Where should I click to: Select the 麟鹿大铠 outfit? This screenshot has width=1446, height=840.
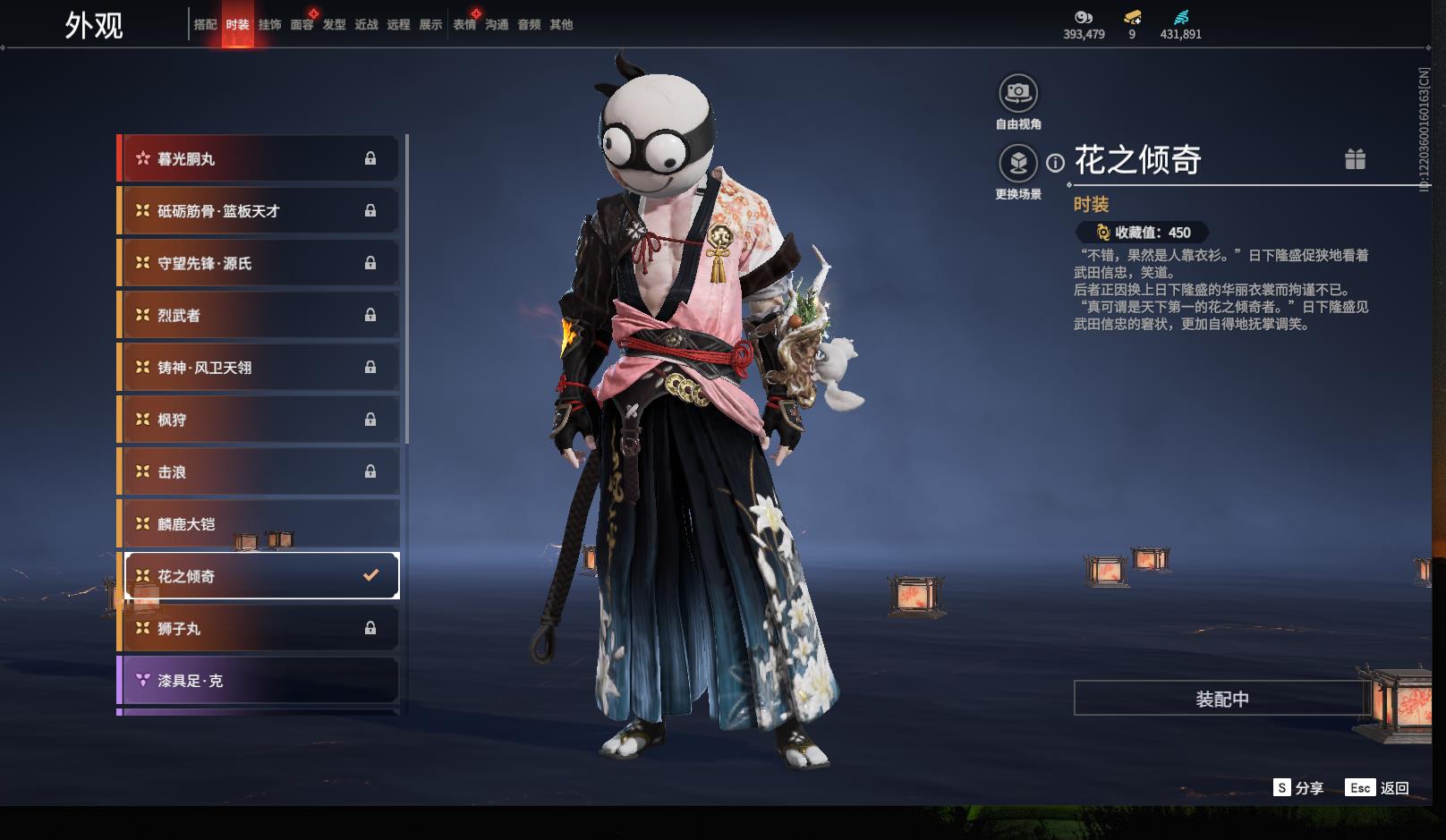click(260, 524)
